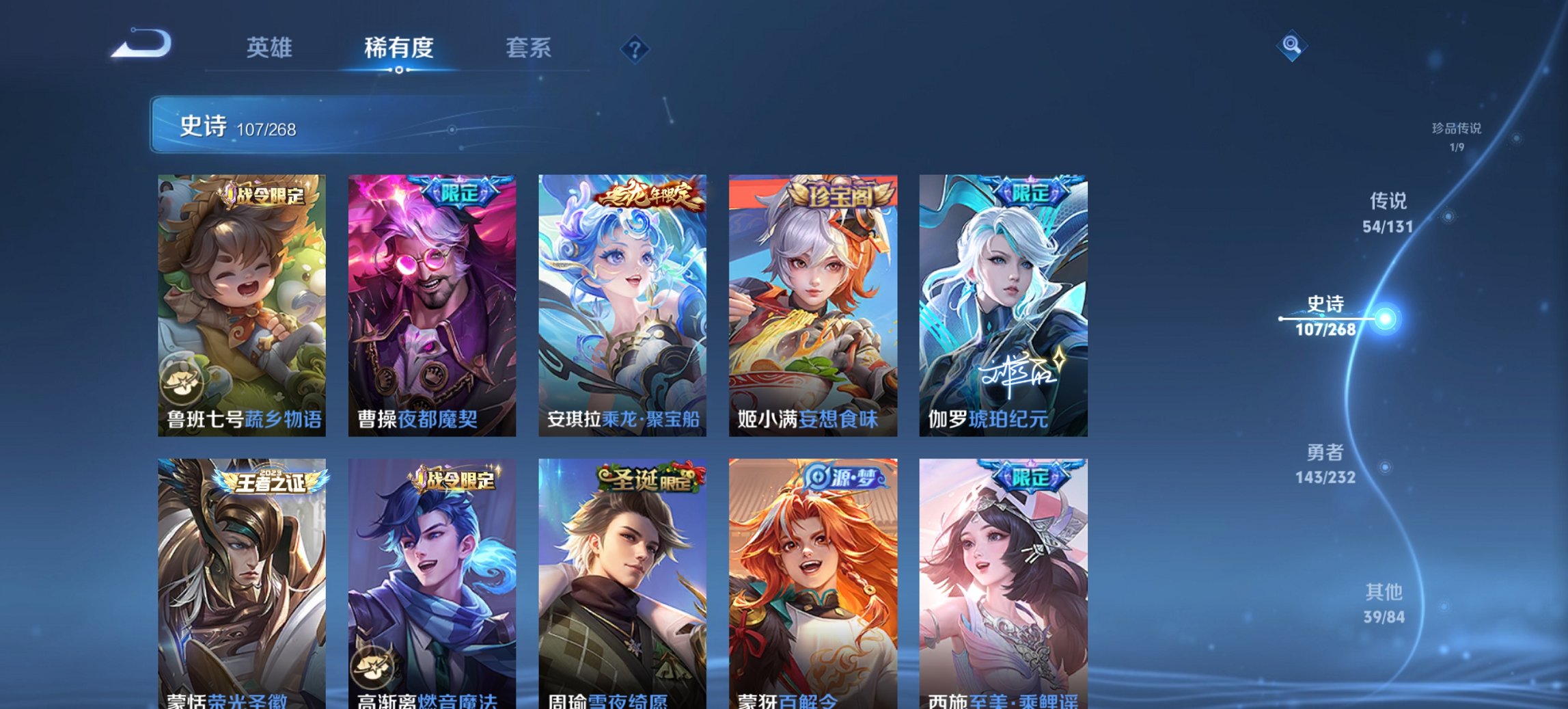Switch to the 套系 tab
This screenshot has height=709, width=1568.
tap(529, 48)
